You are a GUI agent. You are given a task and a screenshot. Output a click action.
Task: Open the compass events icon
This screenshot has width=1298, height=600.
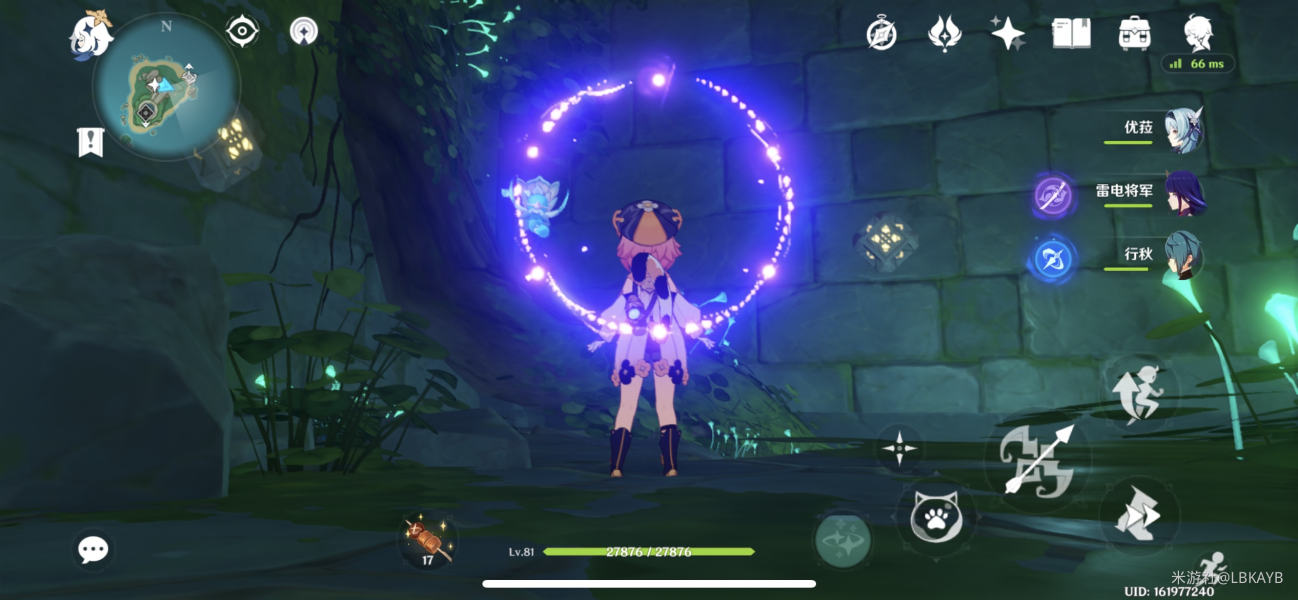pos(881,34)
